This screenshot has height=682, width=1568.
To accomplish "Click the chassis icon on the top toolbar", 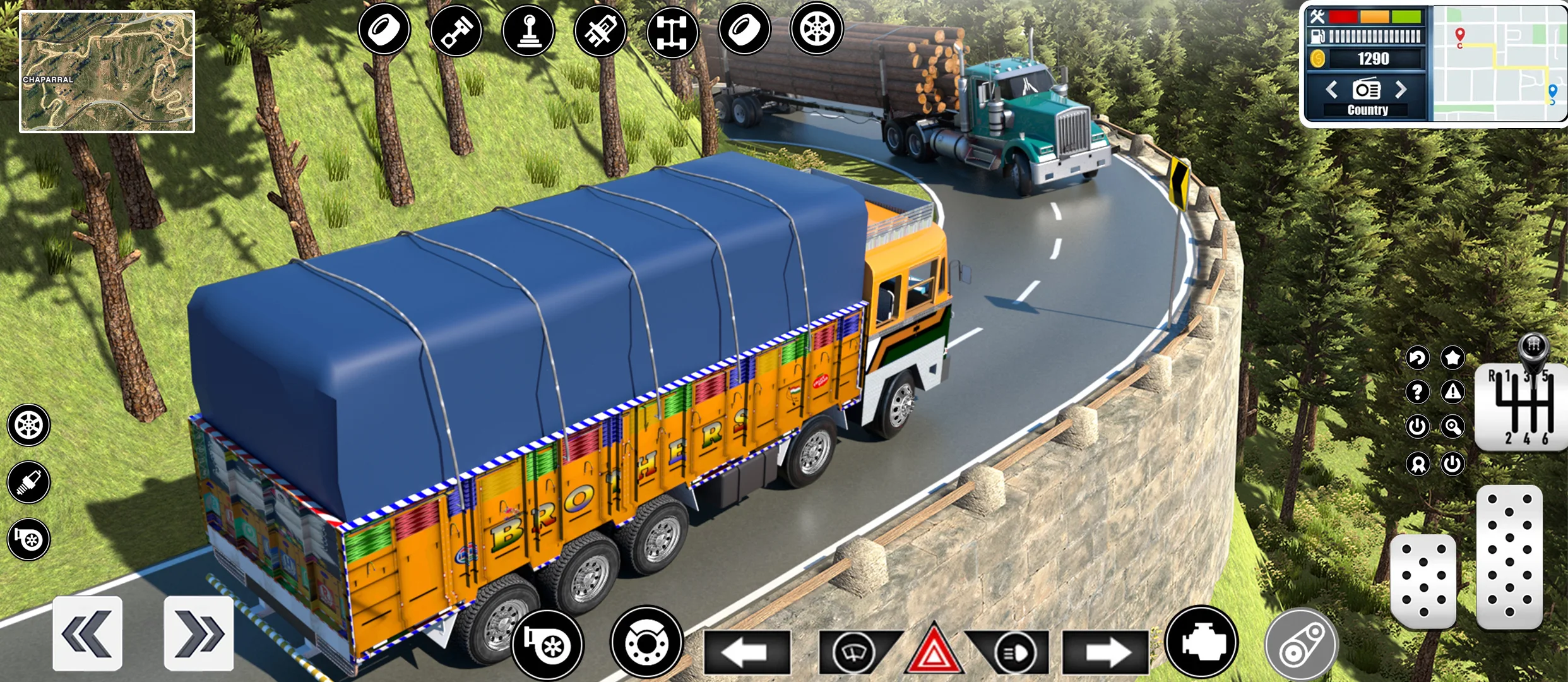I will [x=674, y=28].
